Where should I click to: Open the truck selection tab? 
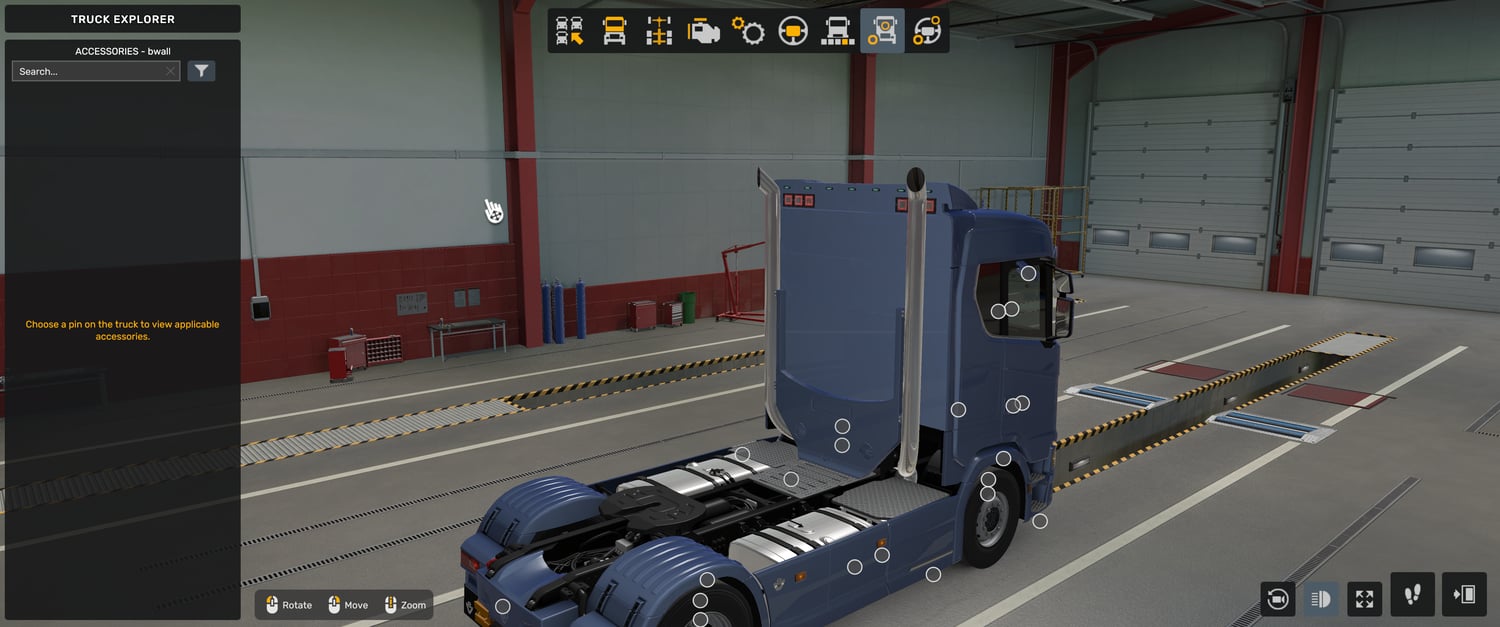coord(570,31)
